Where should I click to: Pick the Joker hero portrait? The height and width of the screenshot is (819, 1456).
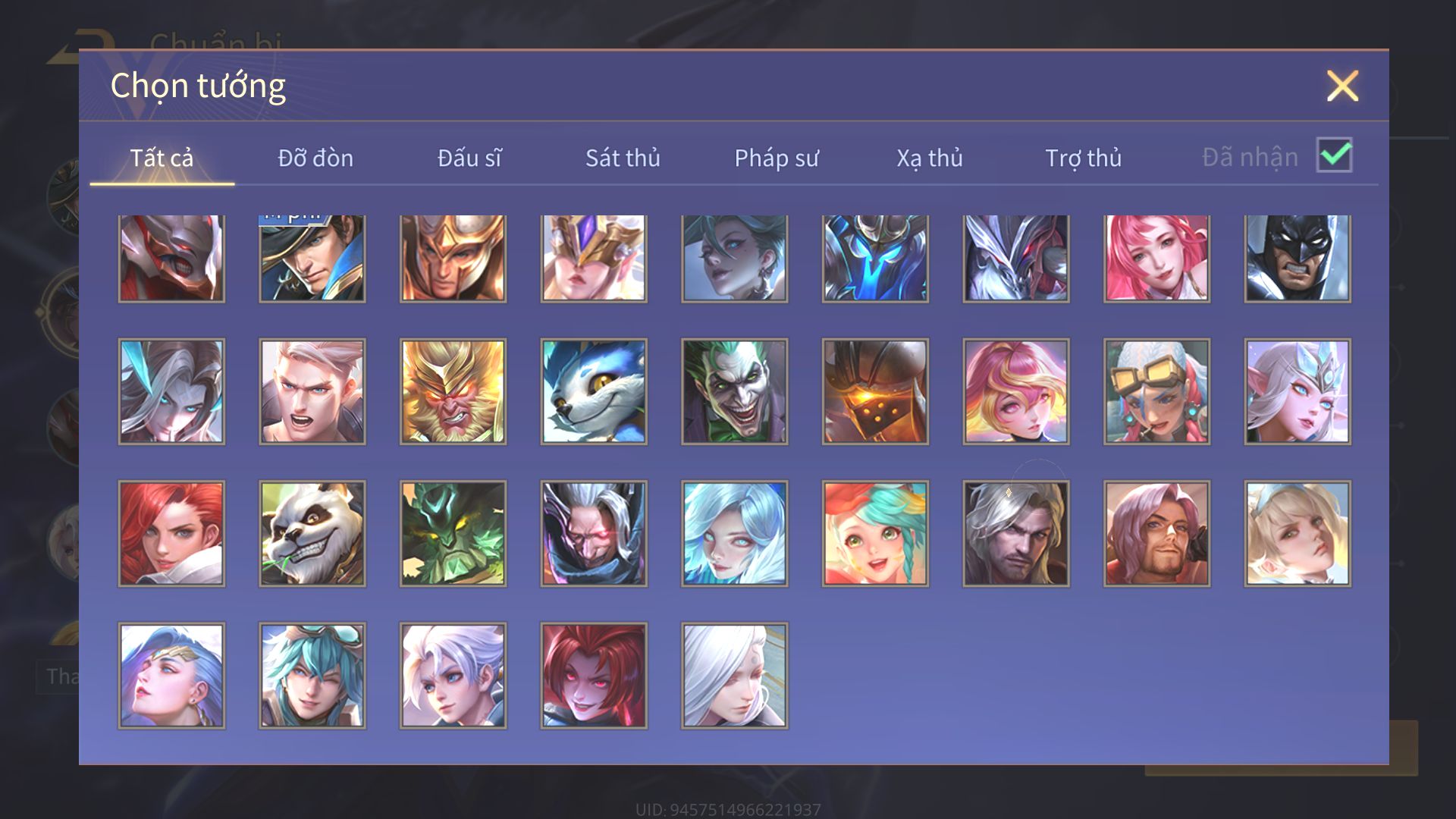click(x=734, y=391)
